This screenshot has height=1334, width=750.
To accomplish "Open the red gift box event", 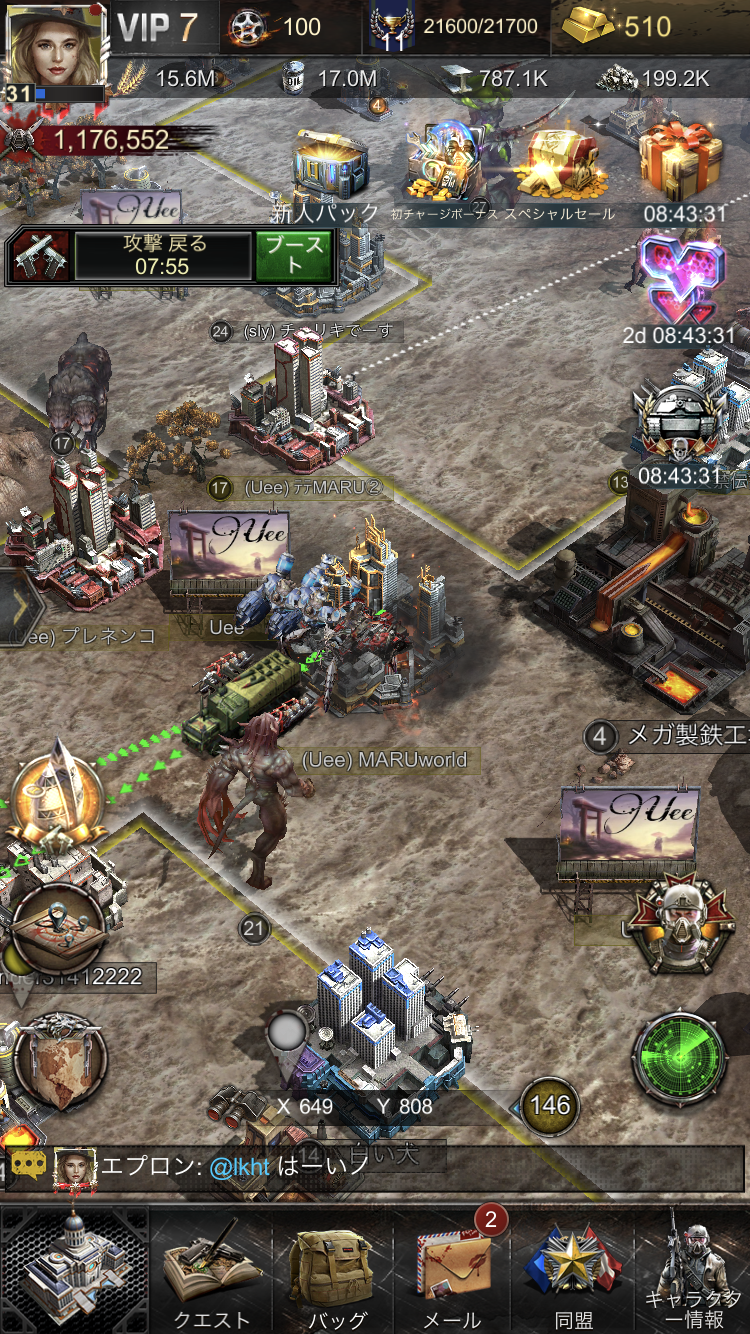I will click(x=683, y=162).
